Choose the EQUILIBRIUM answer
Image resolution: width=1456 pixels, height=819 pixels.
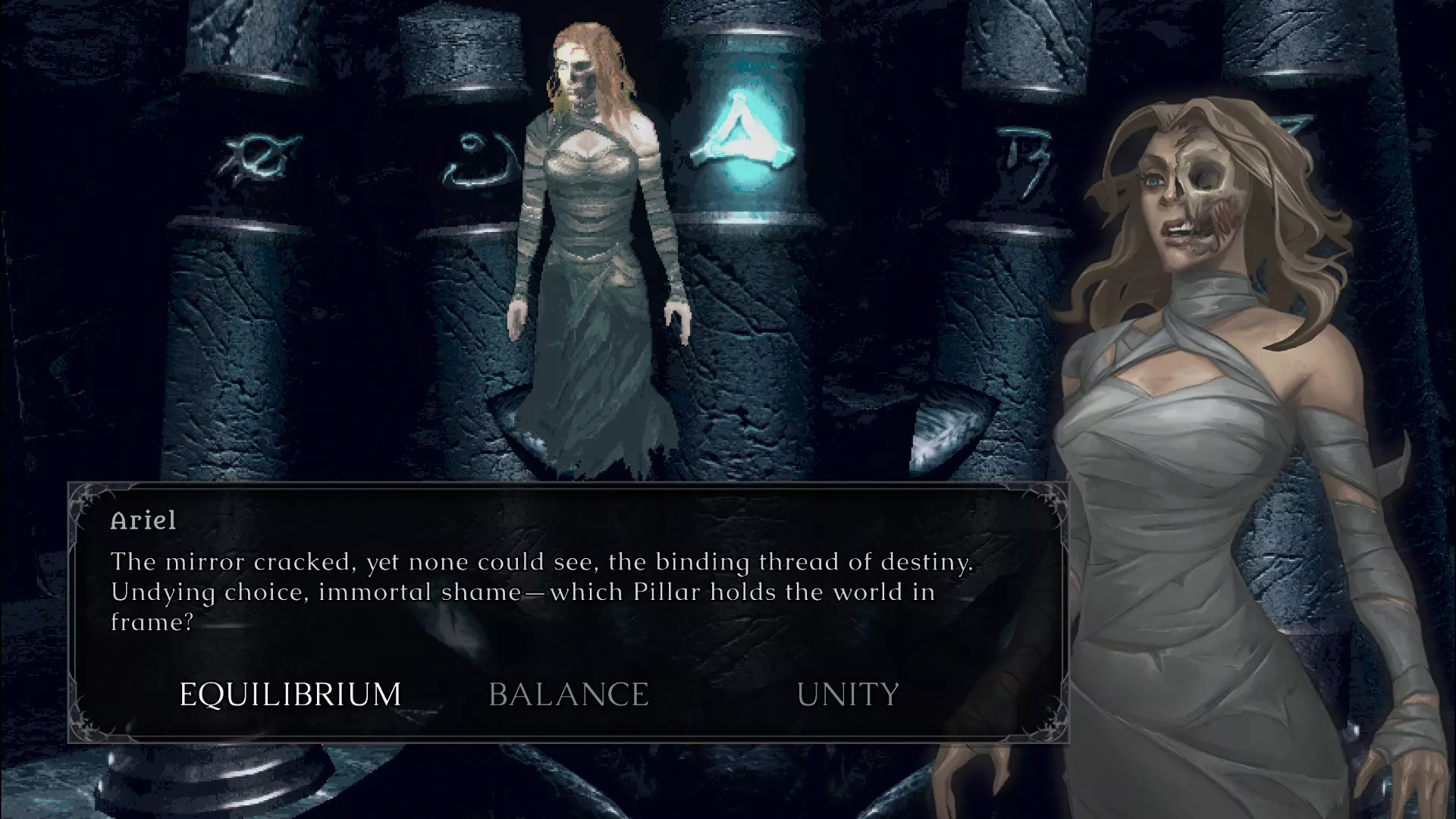pos(290,695)
